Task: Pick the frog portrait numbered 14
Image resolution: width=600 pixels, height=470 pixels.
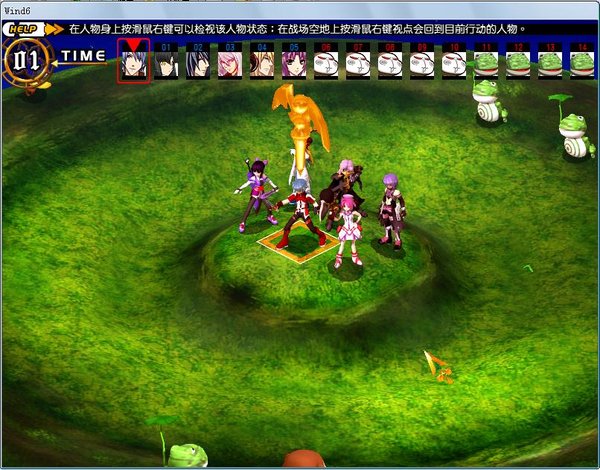Action: point(582,64)
